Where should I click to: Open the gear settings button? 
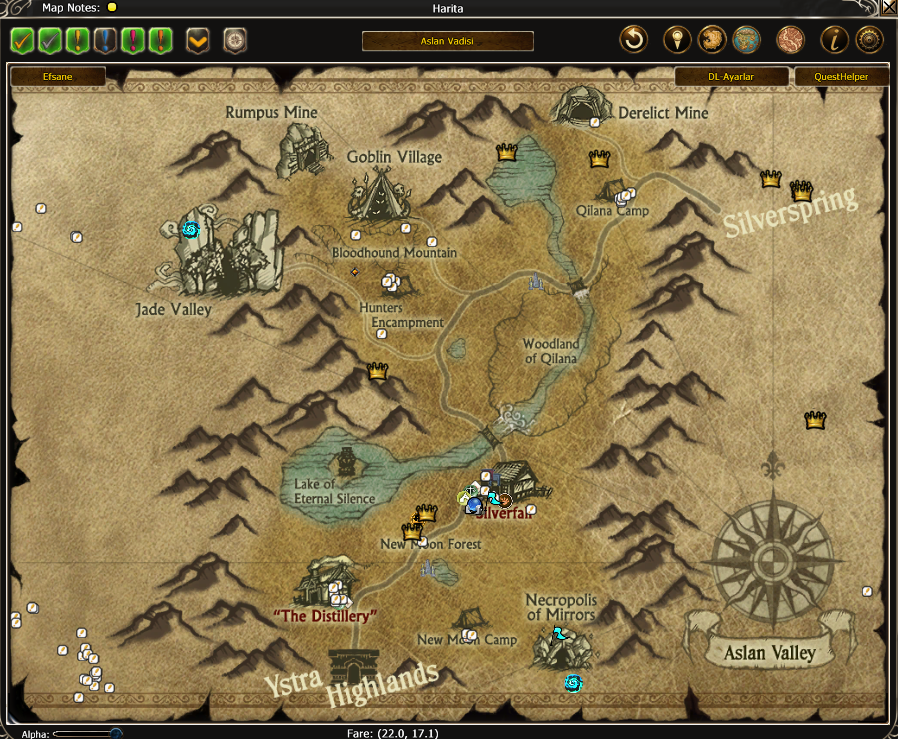coord(870,40)
